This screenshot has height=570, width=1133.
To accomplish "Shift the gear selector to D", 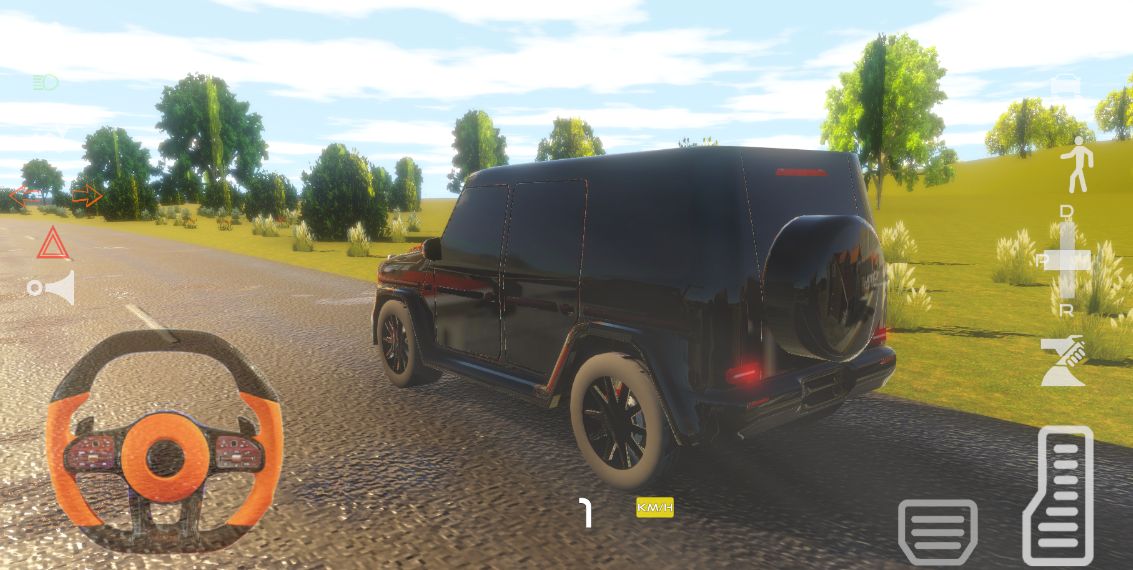I will pyautogui.click(x=1067, y=213).
